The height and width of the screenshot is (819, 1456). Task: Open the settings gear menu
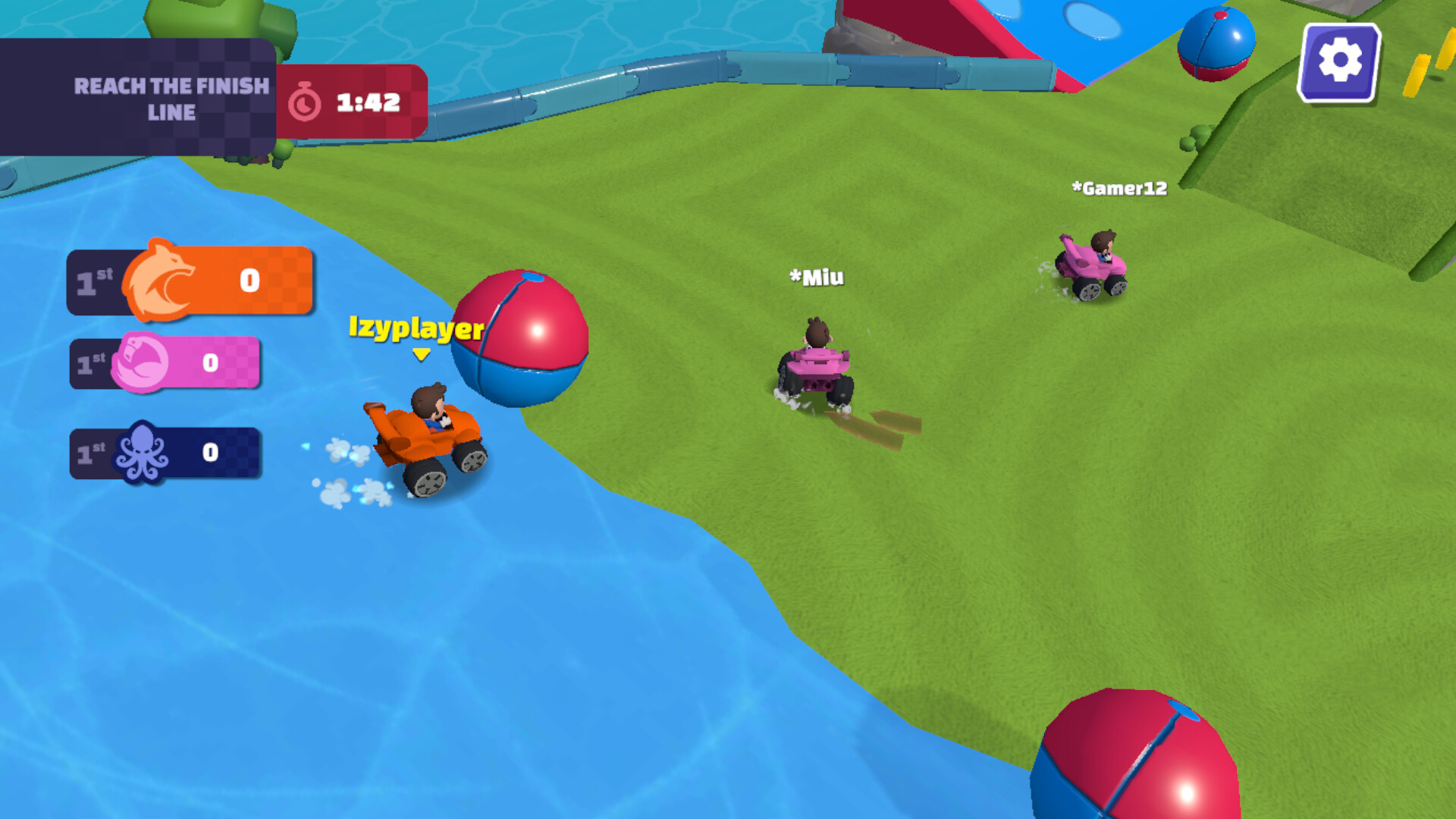point(1338,61)
